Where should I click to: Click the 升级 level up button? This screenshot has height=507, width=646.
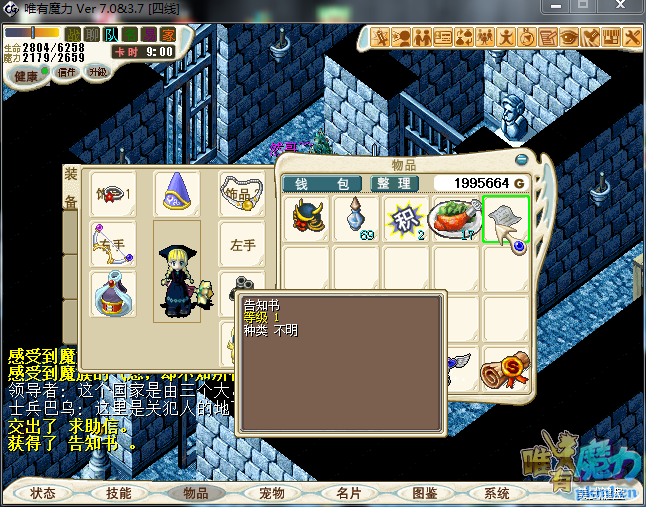98,72
